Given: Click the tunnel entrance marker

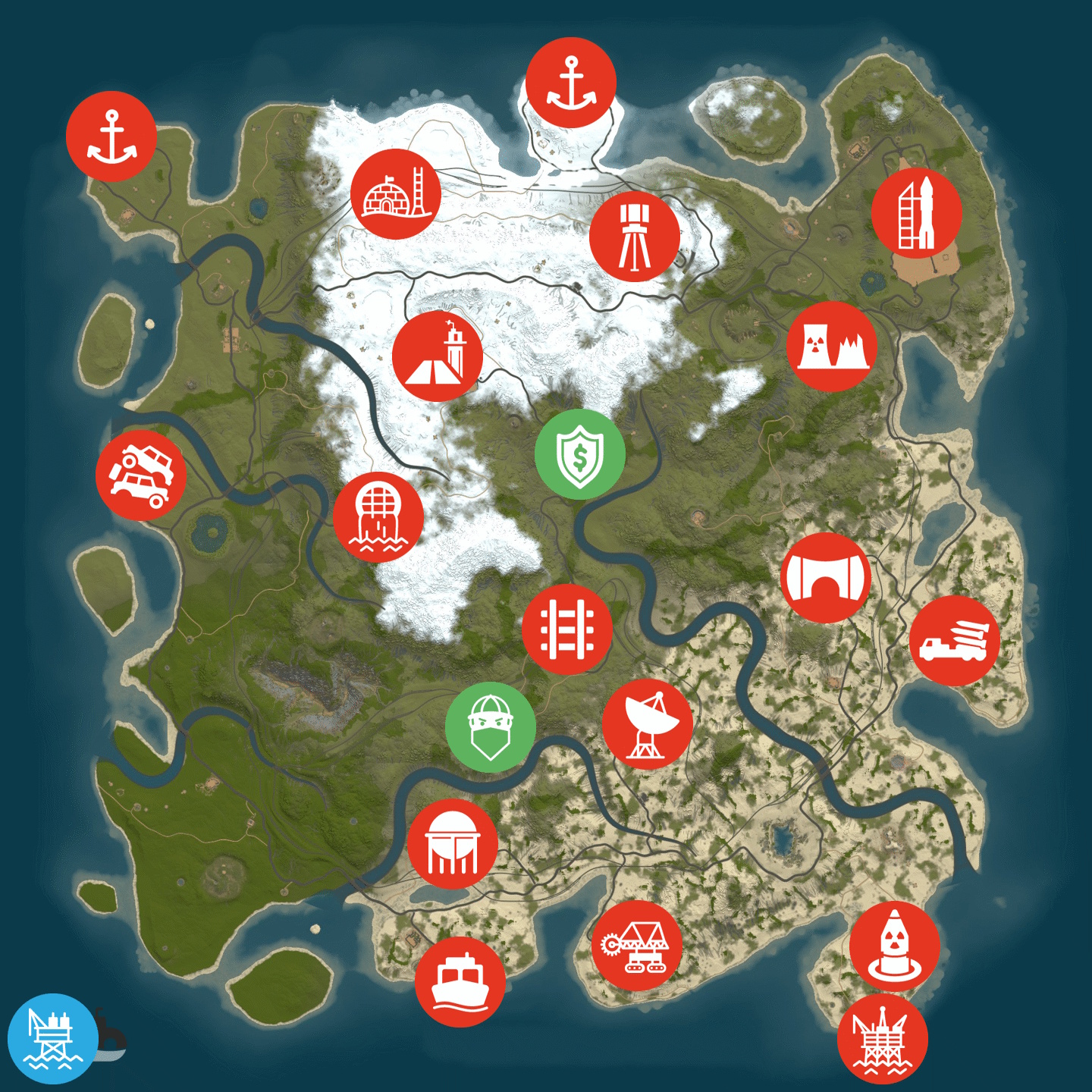Looking at the screenshot, I should click(826, 578).
